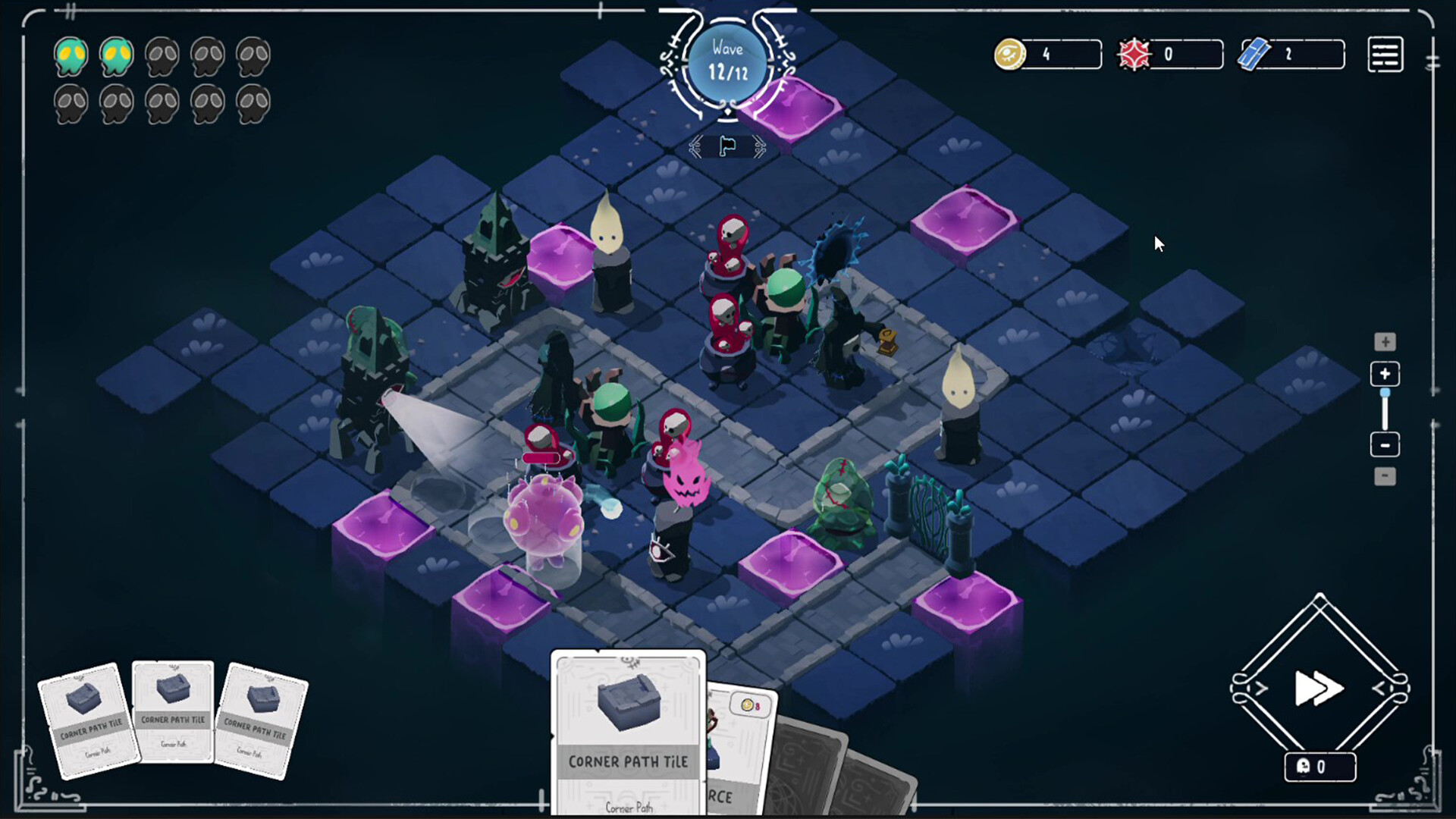Click the Wave 12/12 counter badge
Screen dimensions: 1456x819
click(x=727, y=61)
